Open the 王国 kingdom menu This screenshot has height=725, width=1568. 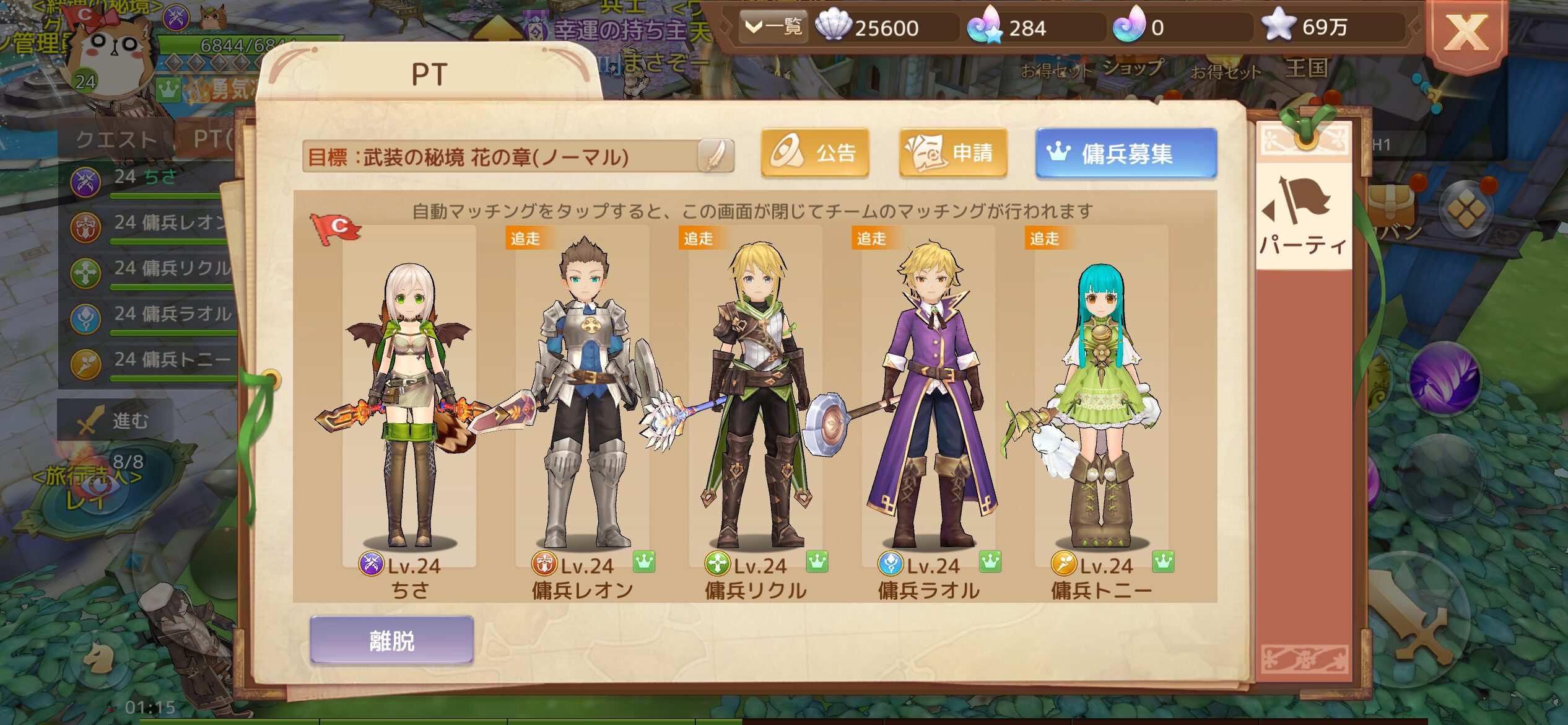click(1307, 68)
